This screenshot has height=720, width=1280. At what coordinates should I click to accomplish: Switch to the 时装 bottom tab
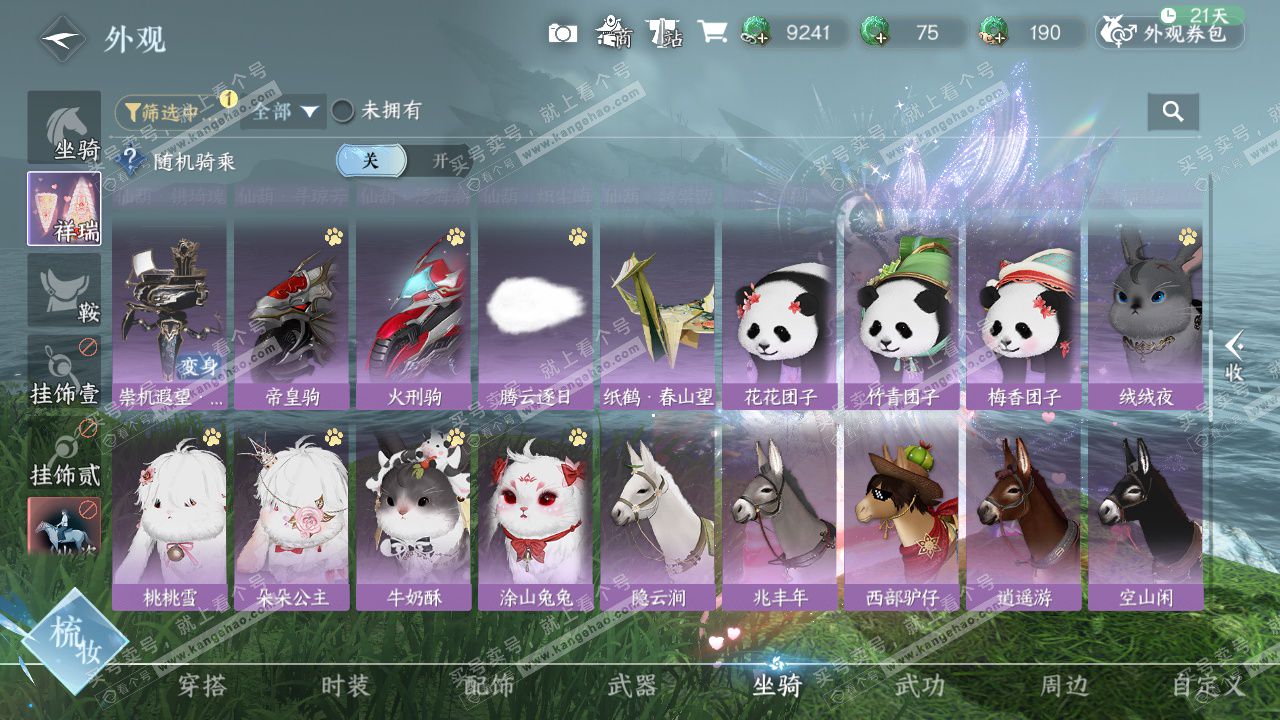click(x=345, y=686)
